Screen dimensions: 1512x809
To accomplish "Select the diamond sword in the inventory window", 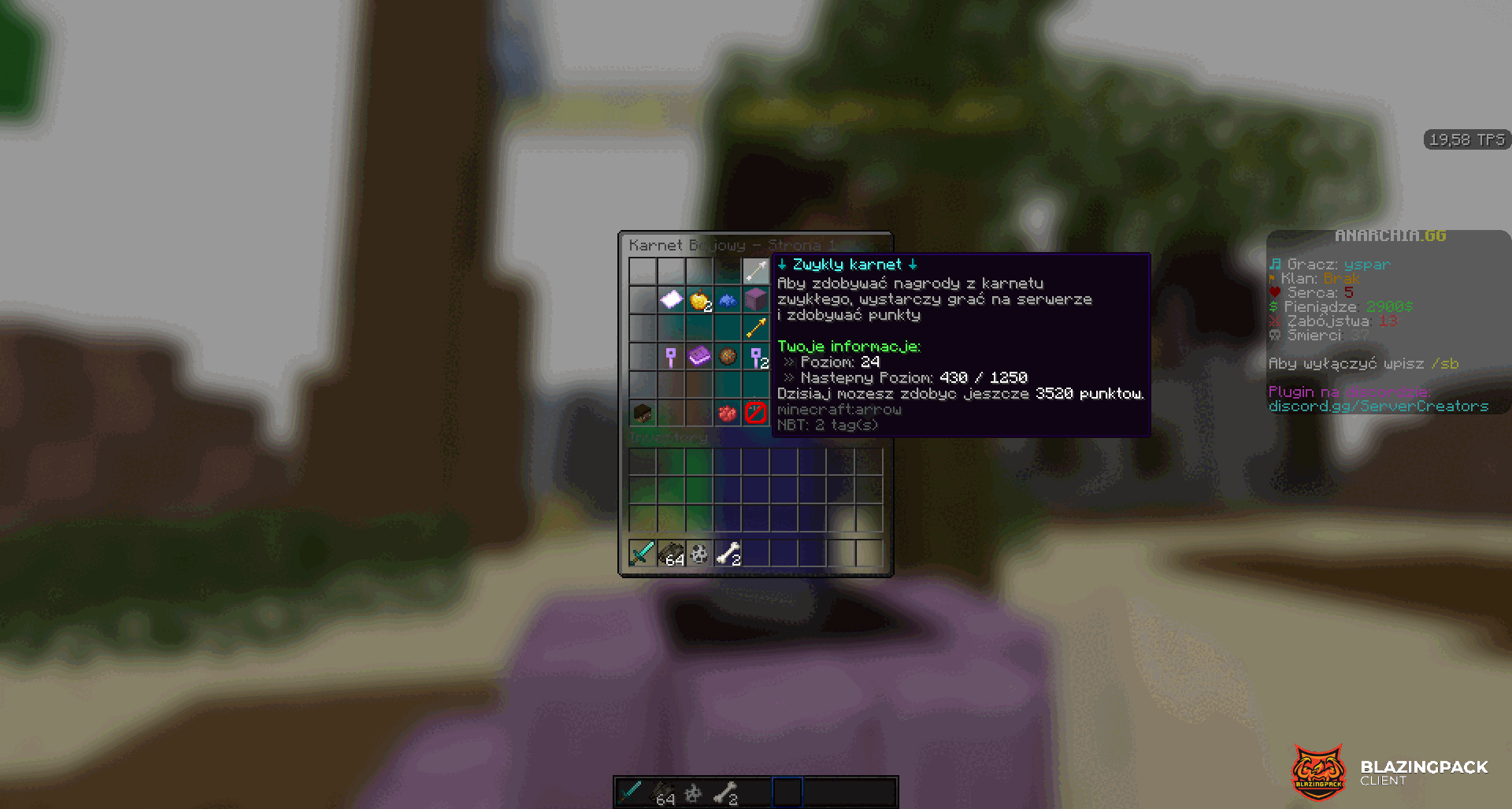I will coord(643,554).
